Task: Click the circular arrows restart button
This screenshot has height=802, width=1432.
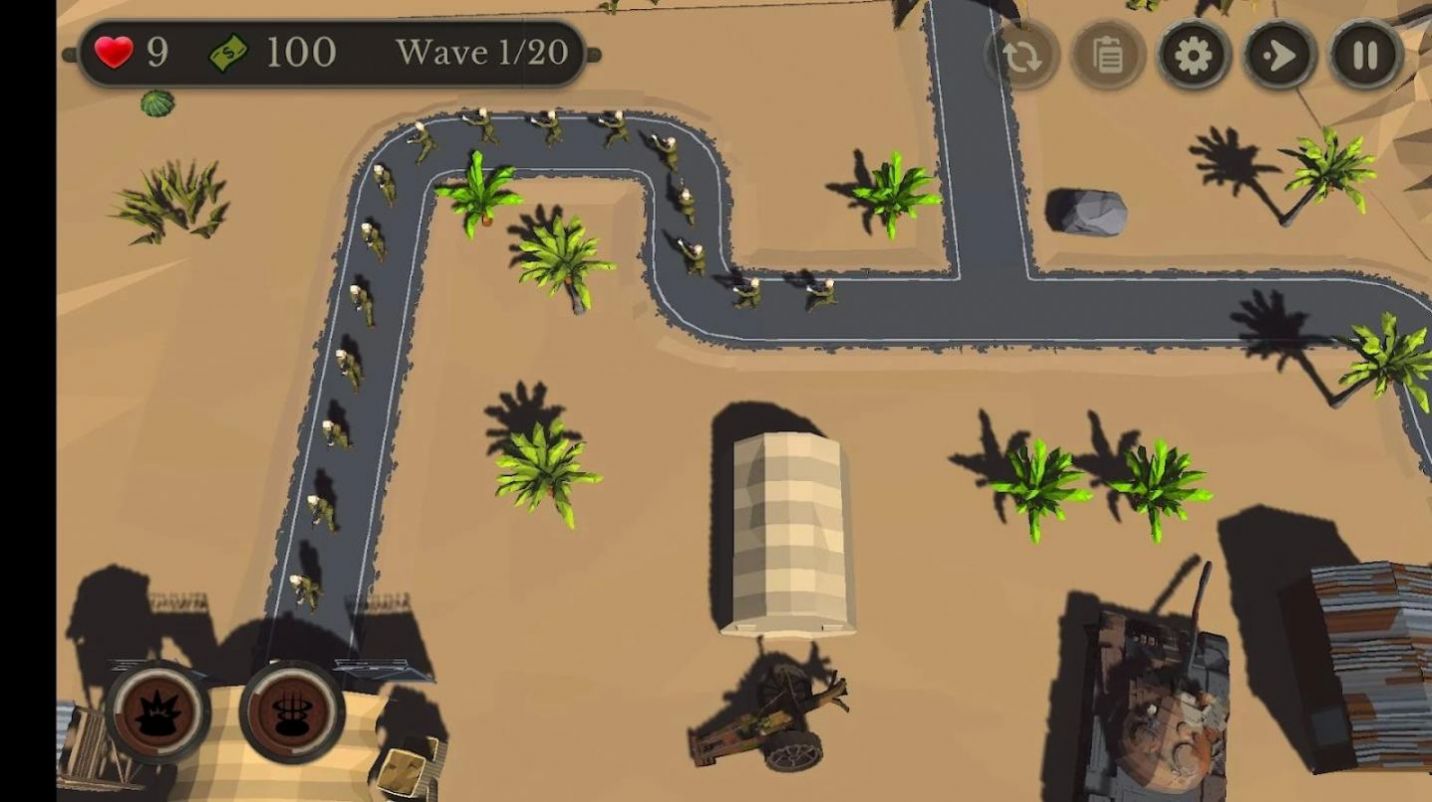Action: [x=1022, y=55]
